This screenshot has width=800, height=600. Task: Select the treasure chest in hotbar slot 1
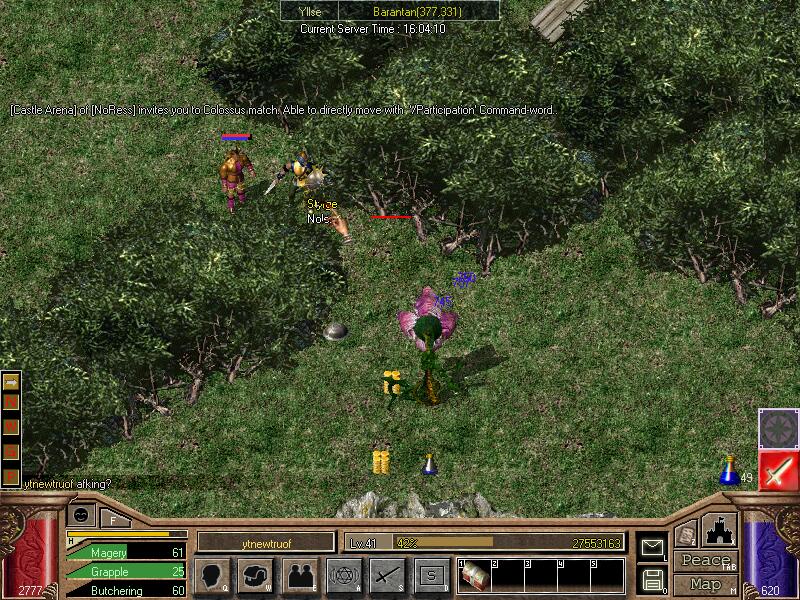pos(474,576)
